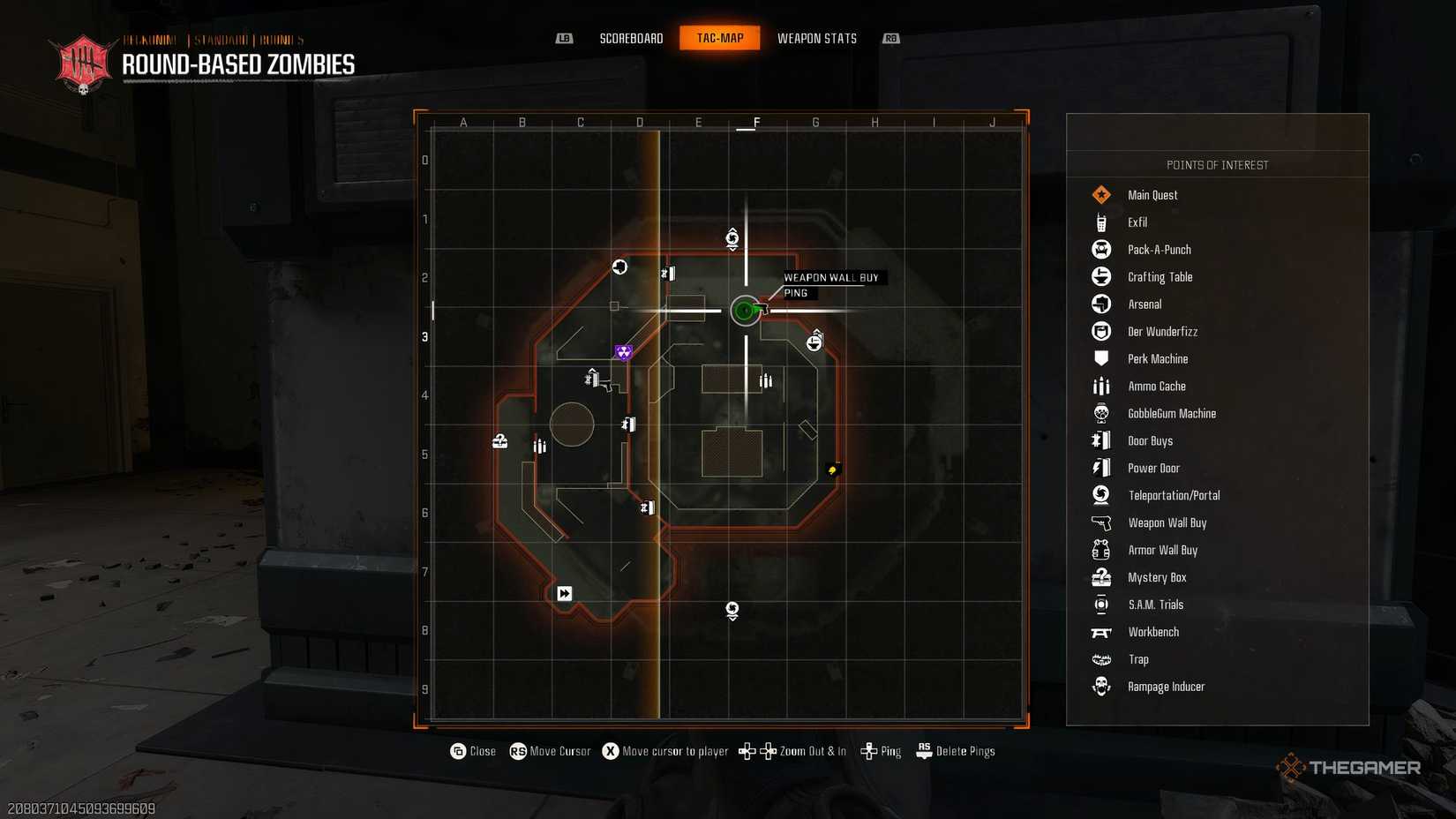This screenshot has width=1456, height=819.
Task: Choose the Crafting Table map marker
Action: click(814, 342)
